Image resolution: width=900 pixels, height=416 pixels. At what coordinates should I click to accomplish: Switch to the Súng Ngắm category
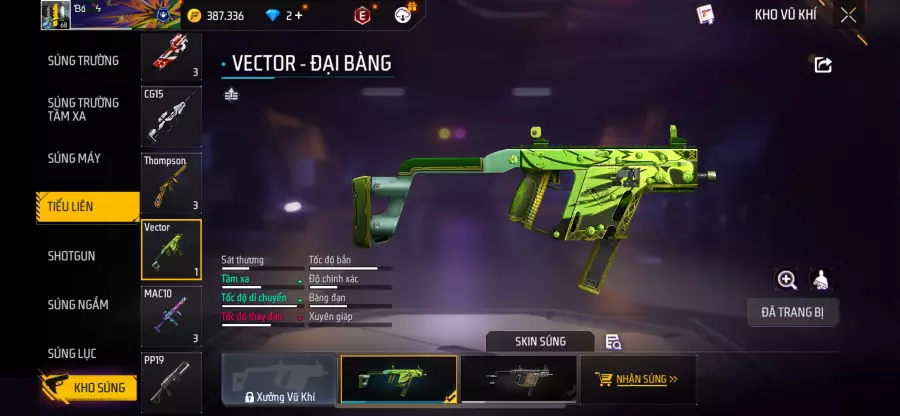tap(78, 304)
